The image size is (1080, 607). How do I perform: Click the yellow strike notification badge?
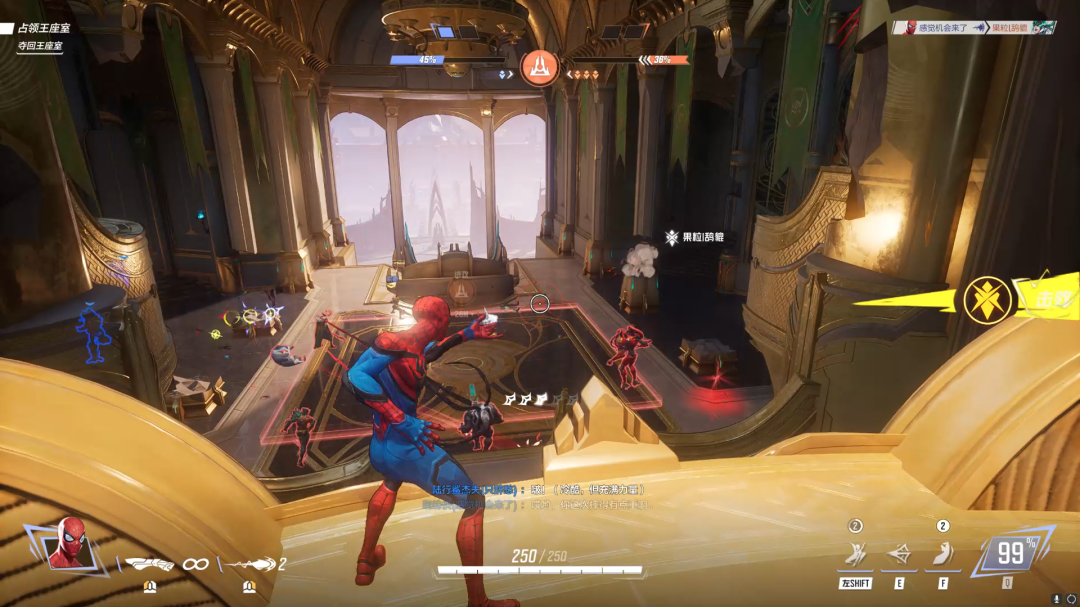(x=985, y=299)
